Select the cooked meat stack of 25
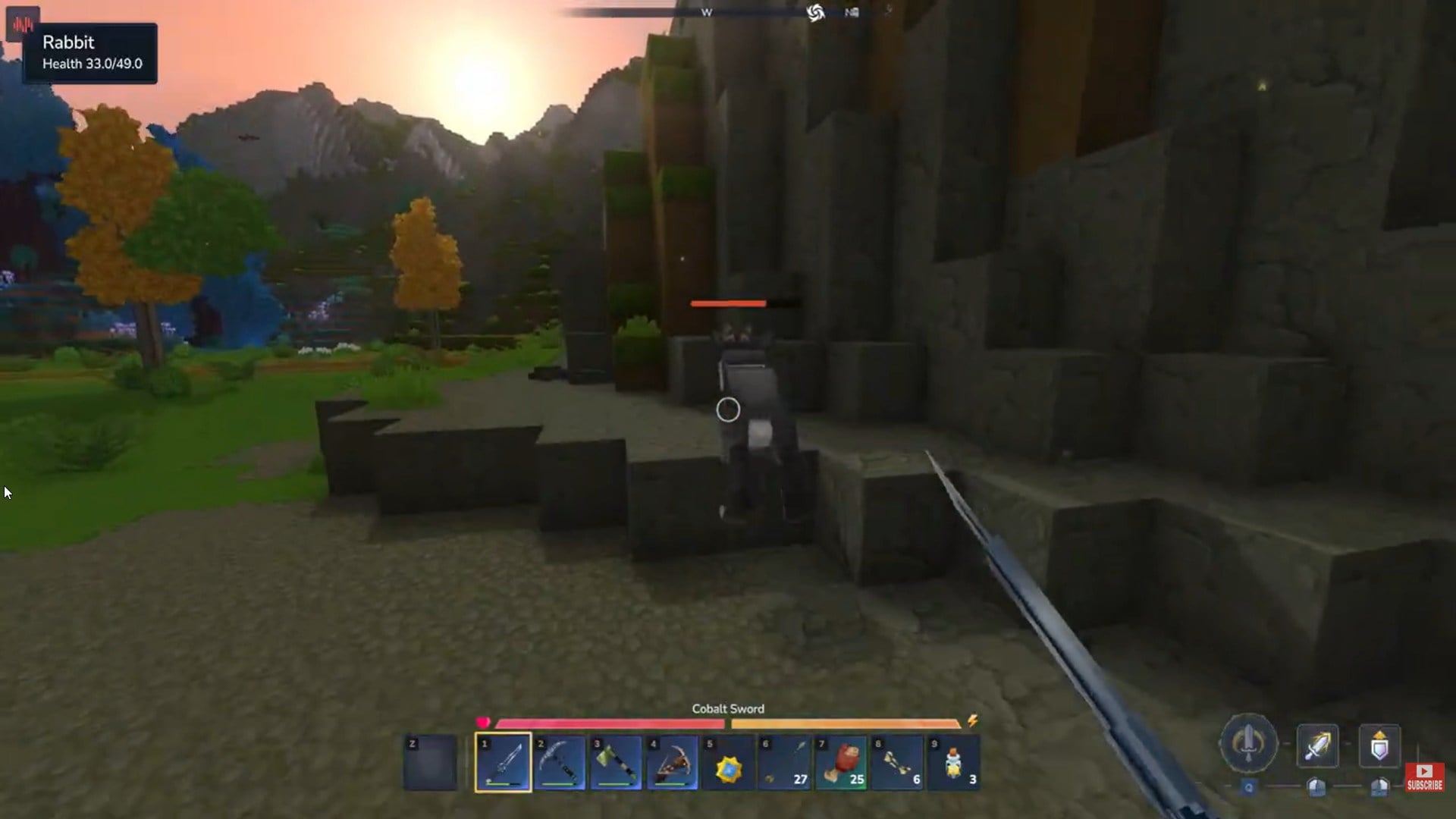 point(842,762)
